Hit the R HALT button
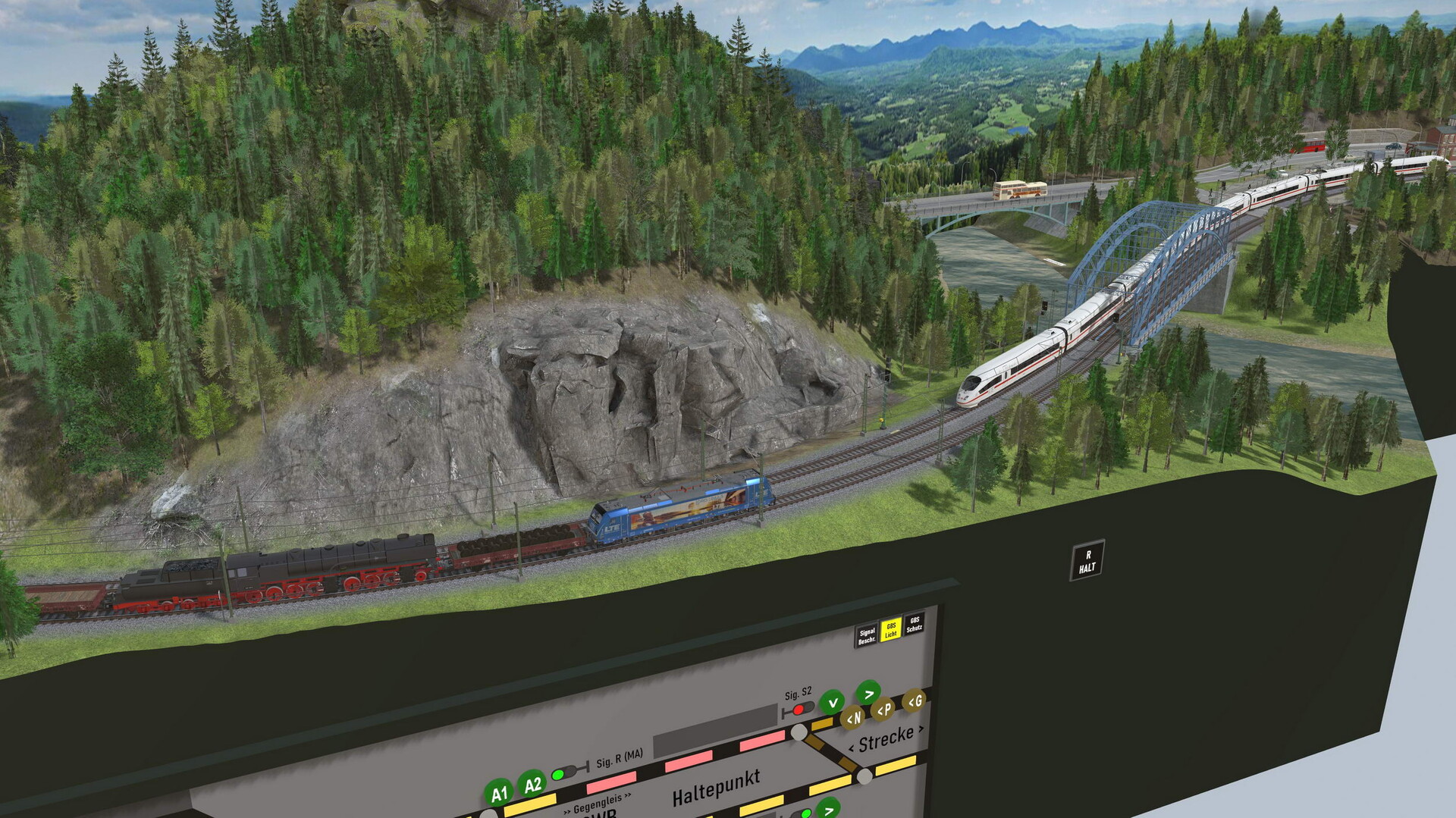 tap(1087, 561)
